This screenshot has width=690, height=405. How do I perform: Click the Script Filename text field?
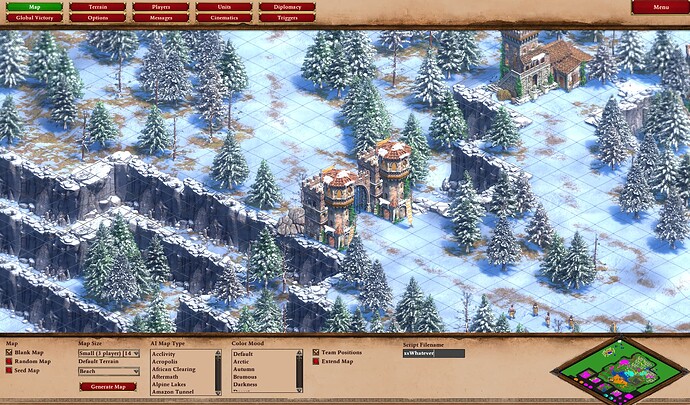coord(433,353)
